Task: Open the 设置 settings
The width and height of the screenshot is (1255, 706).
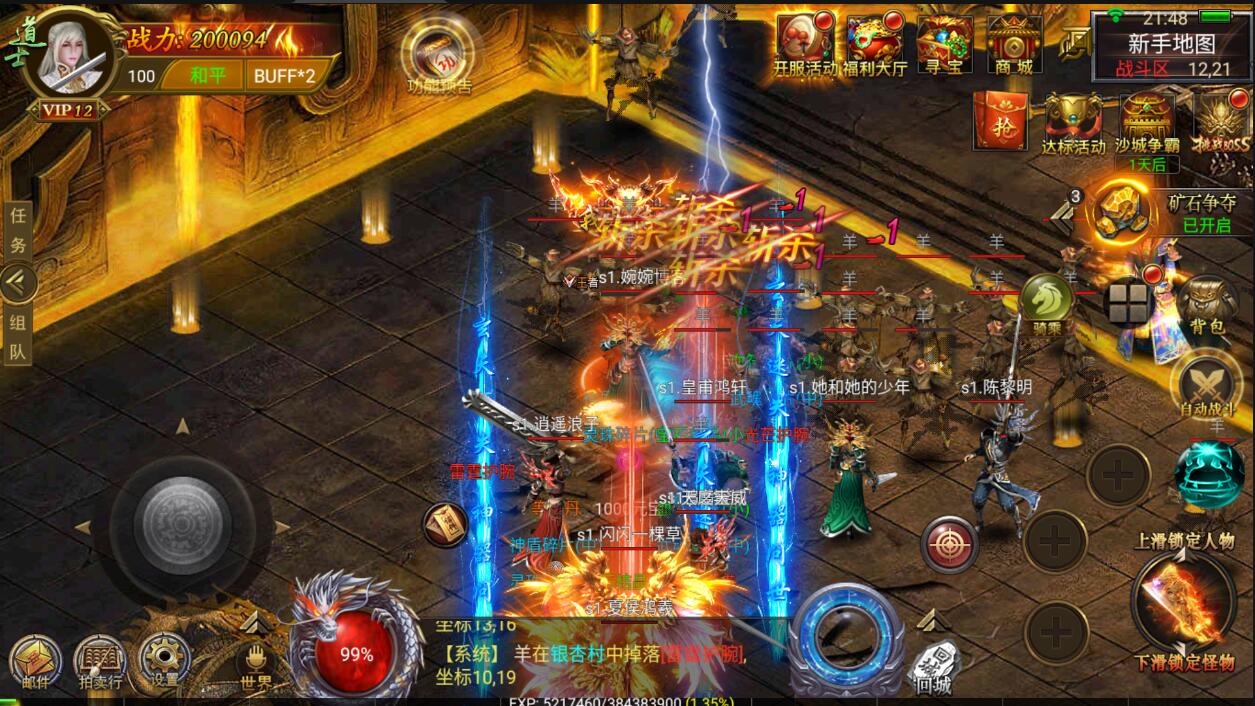Action: click(x=164, y=660)
